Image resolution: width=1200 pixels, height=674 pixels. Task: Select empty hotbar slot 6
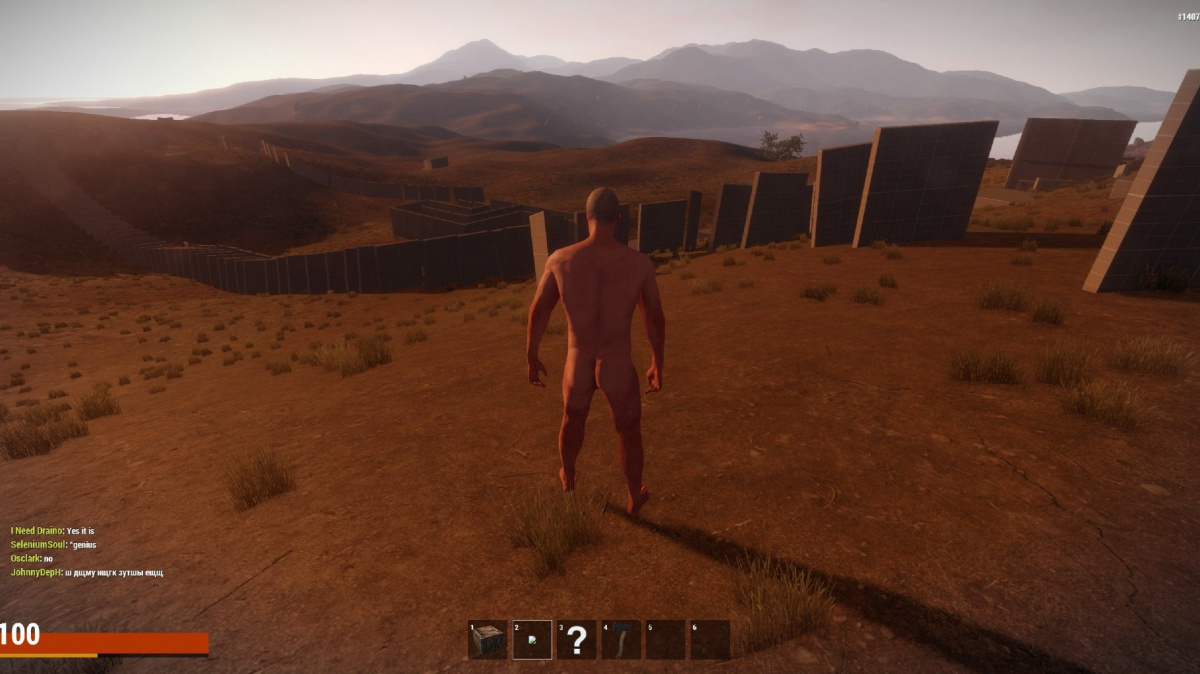coord(709,640)
